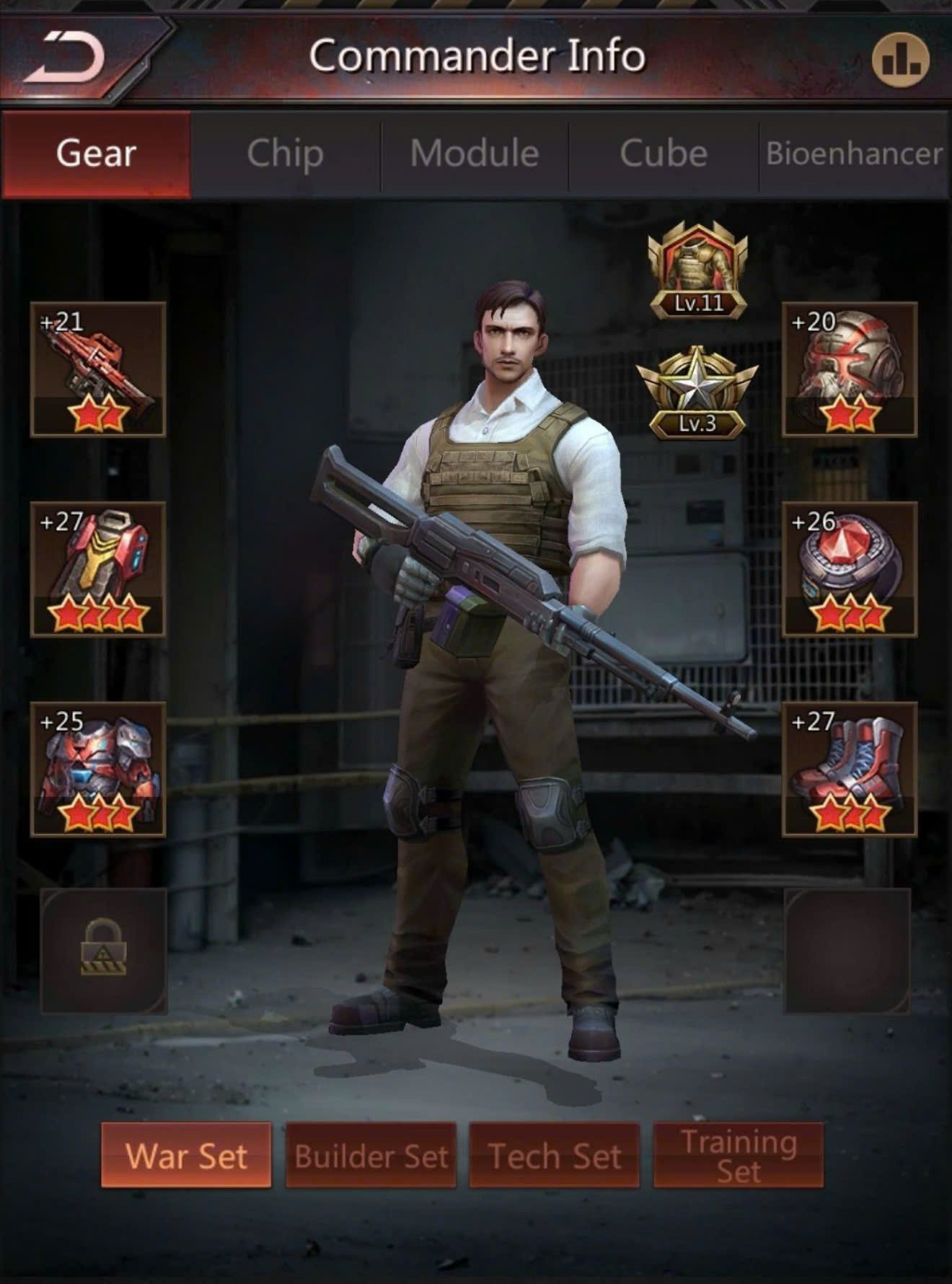Switch to the Builder Set loadout

point(371,1155)
